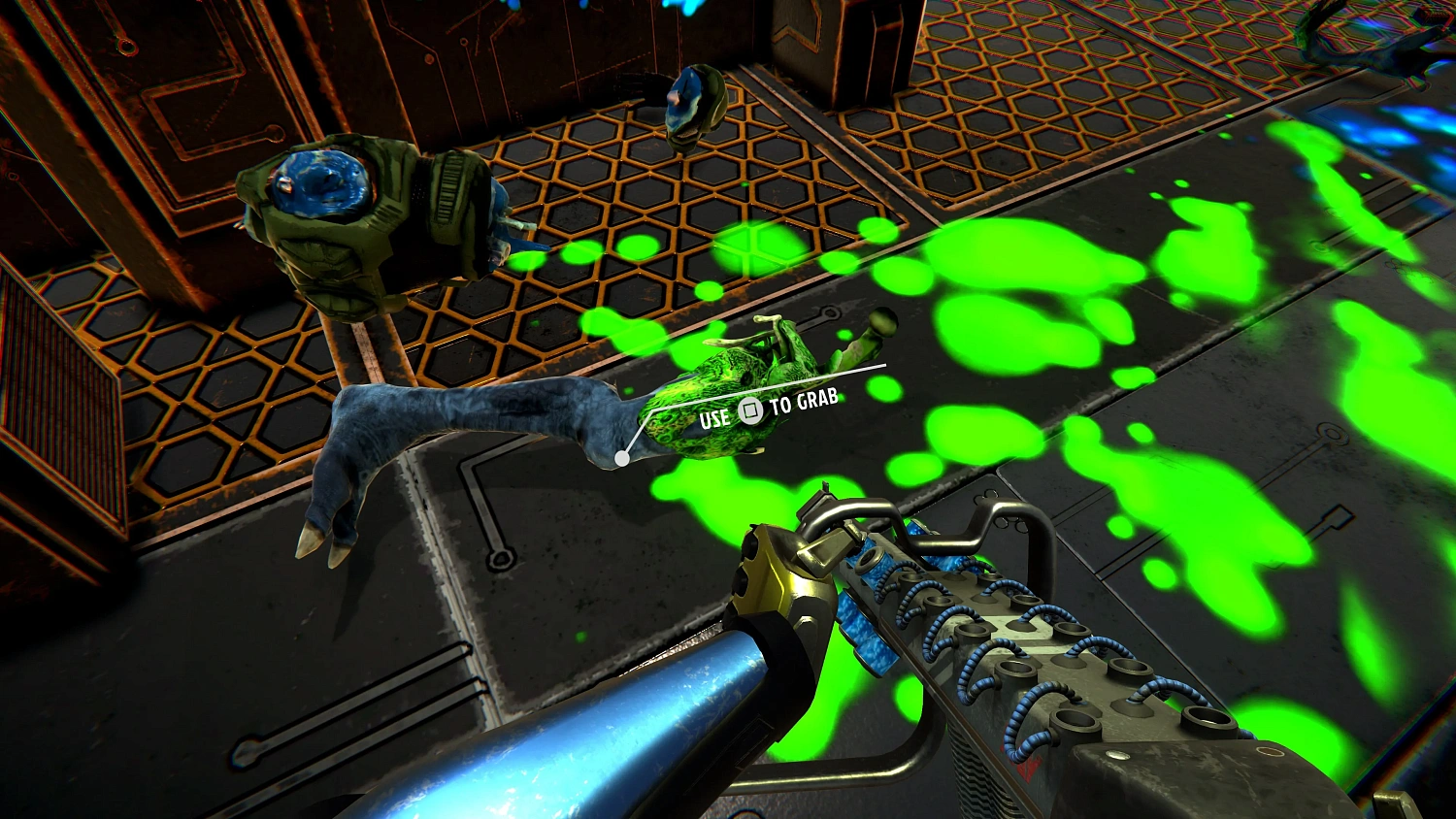1456x819 pixels.
Task: Click the circular grab prompt endpoint marker
Action: coord(622,457)
